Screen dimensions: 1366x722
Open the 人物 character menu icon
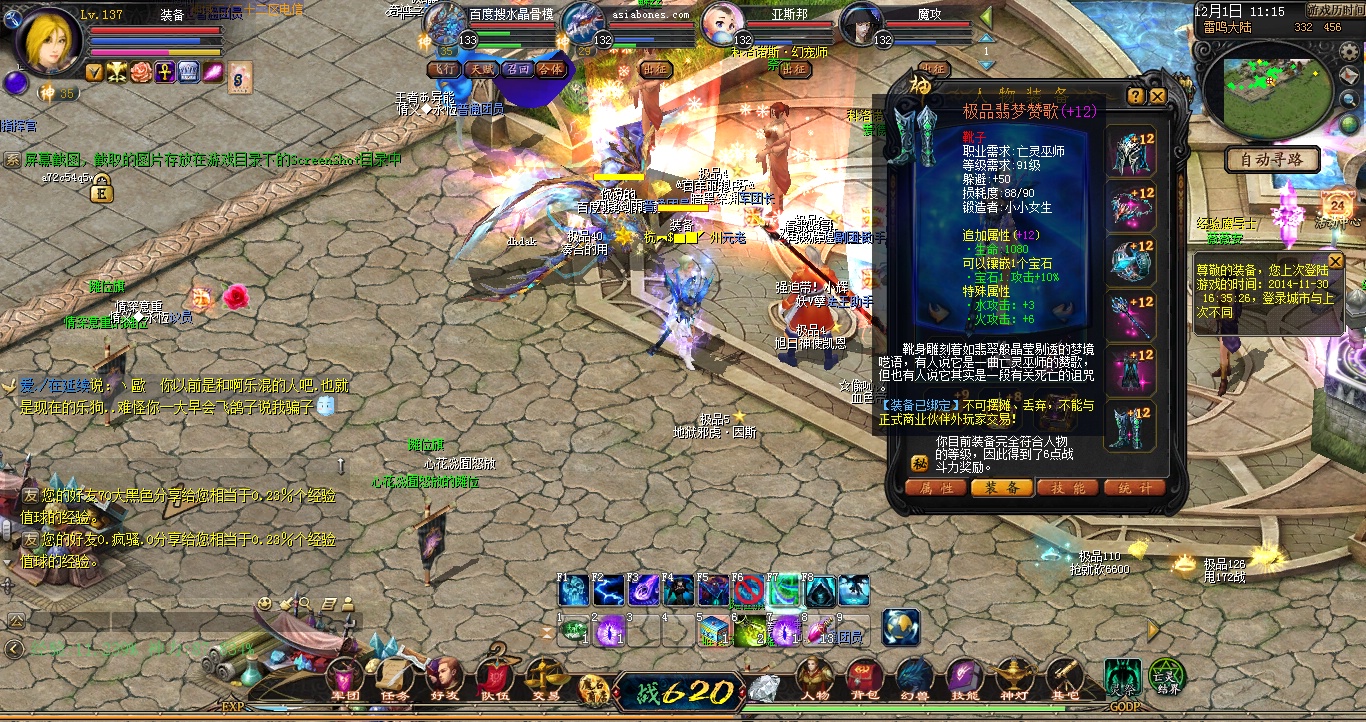(814, 679)
